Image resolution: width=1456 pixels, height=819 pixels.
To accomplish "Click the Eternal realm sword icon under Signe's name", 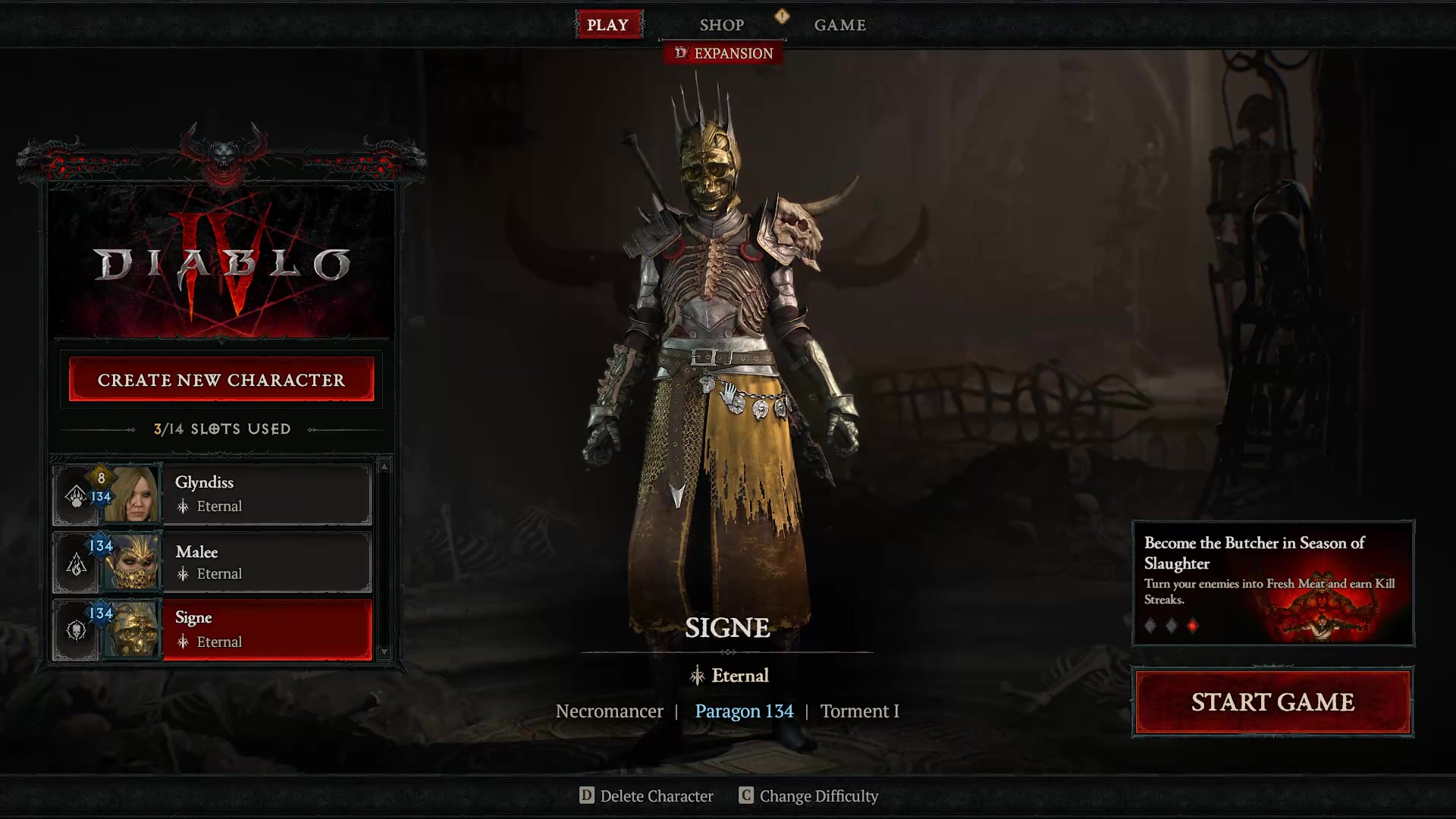I will (x=697, y=676).
